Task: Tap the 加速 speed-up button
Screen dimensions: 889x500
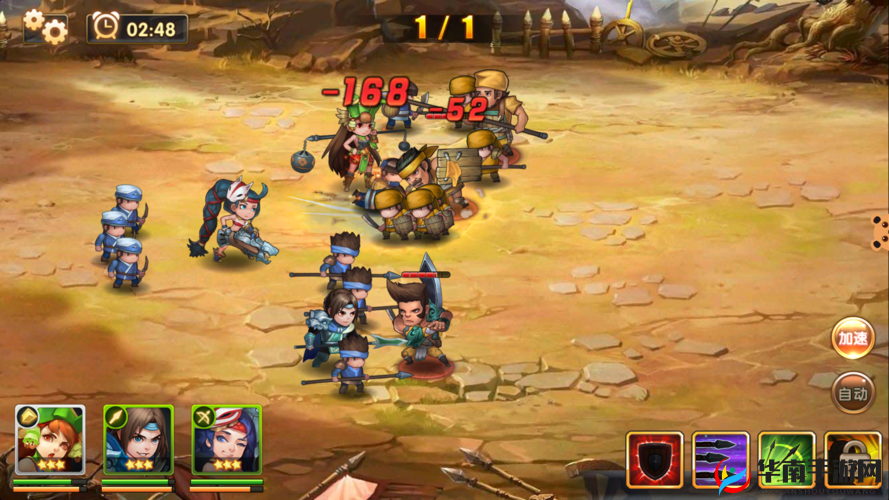Action: pyautogui.click(x=853, y=338)
